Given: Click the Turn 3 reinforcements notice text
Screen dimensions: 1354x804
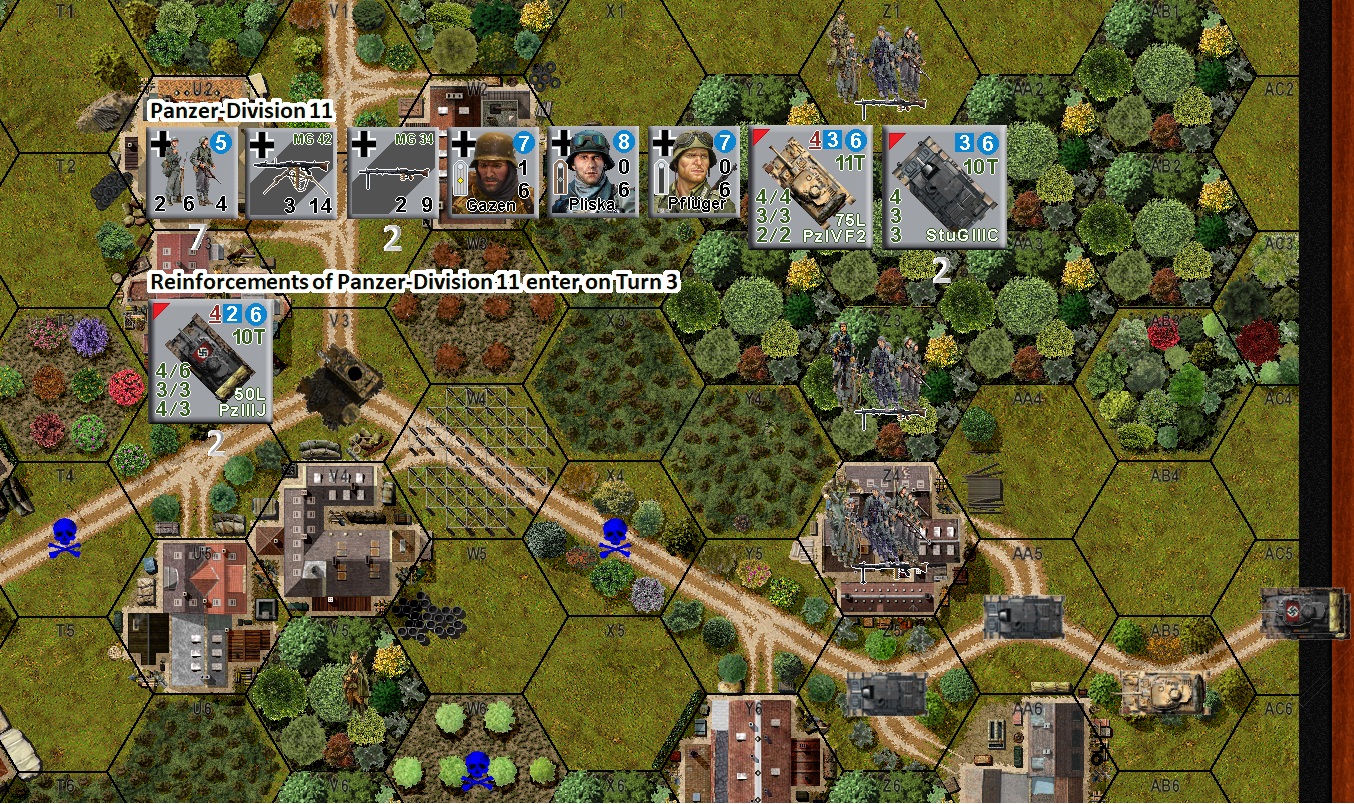Looking at the screenshot, I should click(415, 283).
